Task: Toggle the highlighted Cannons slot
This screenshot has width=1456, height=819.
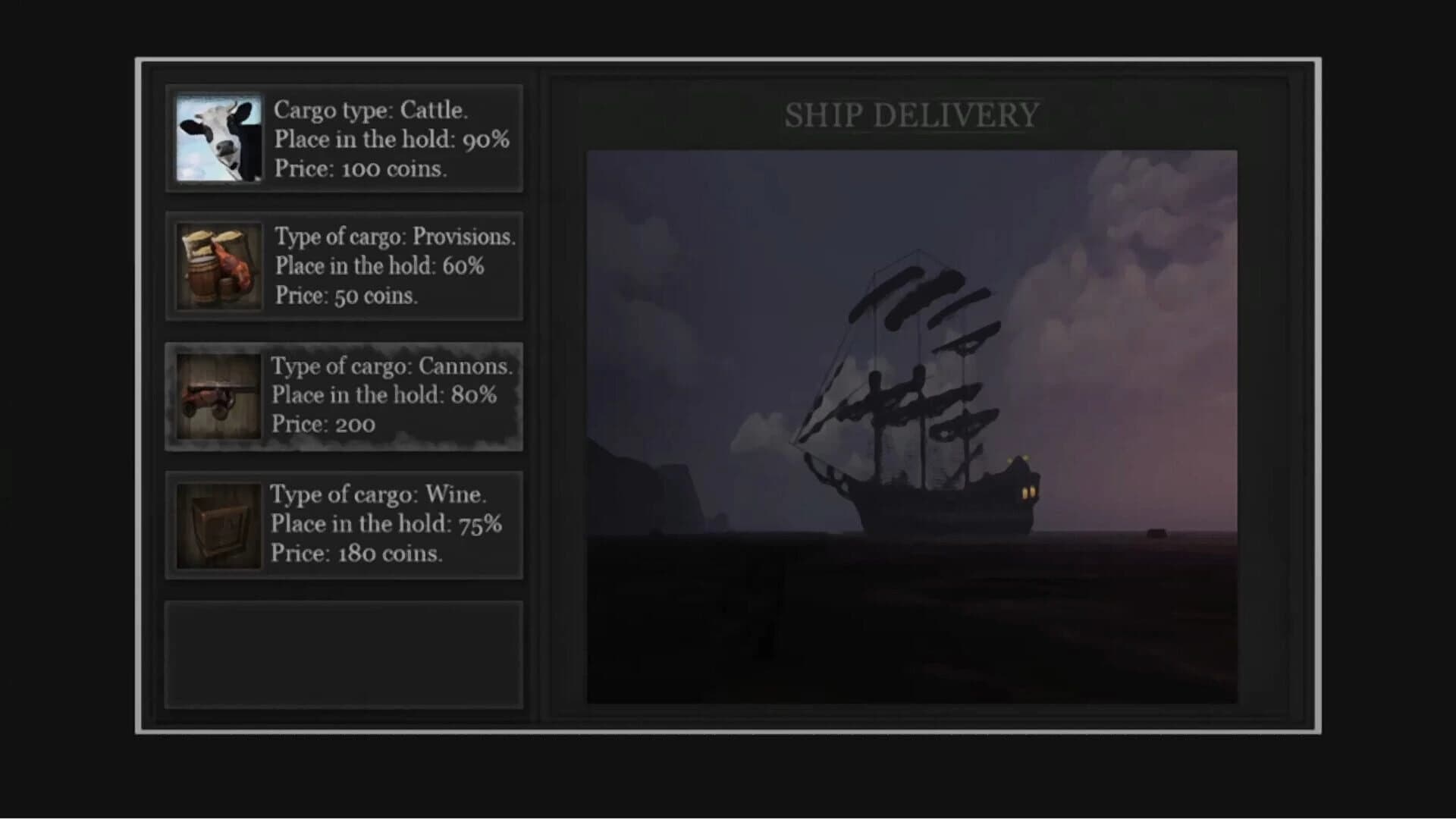Action: [345, 395]
